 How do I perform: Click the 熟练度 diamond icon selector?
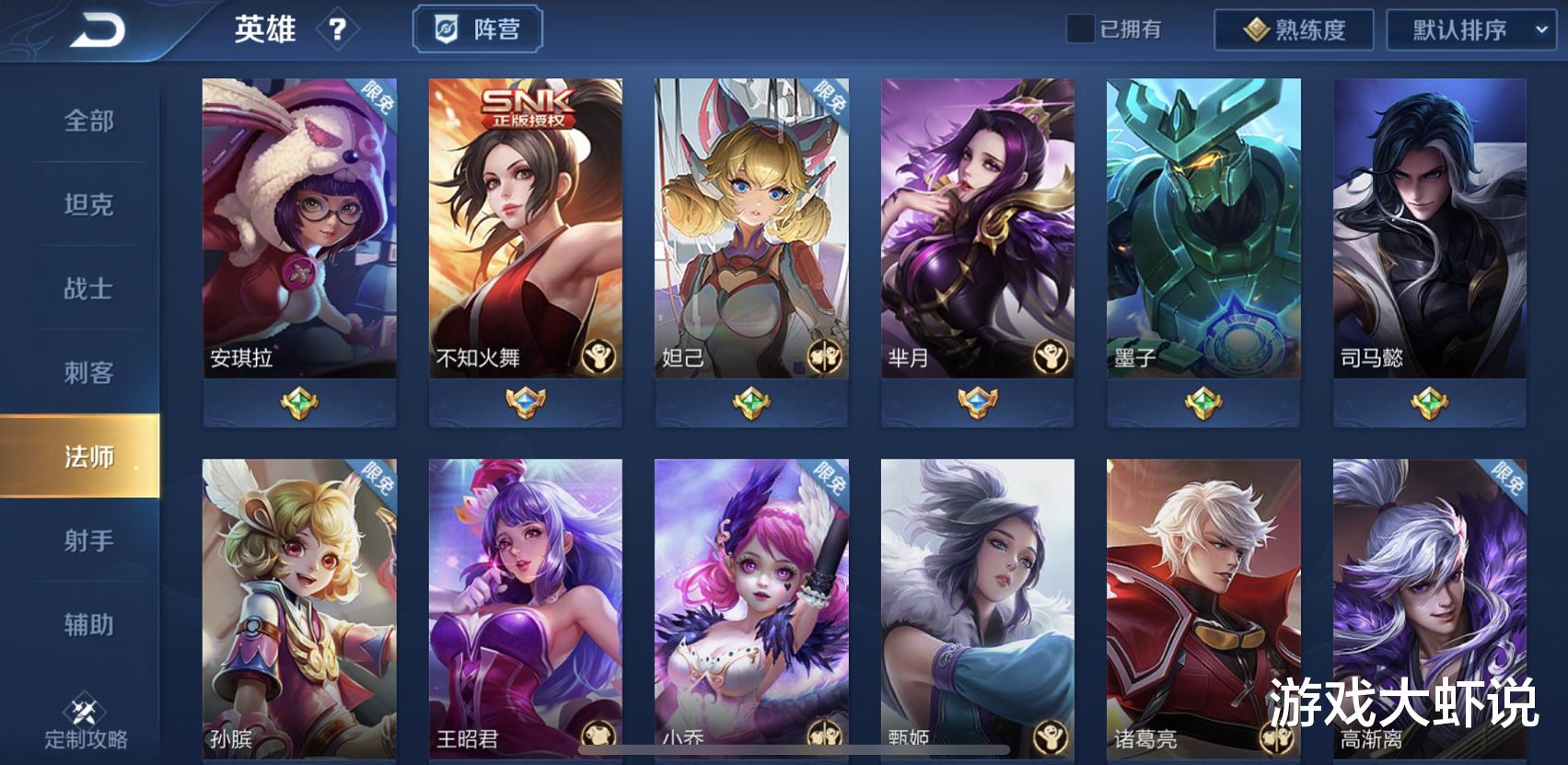point(1257,29)
